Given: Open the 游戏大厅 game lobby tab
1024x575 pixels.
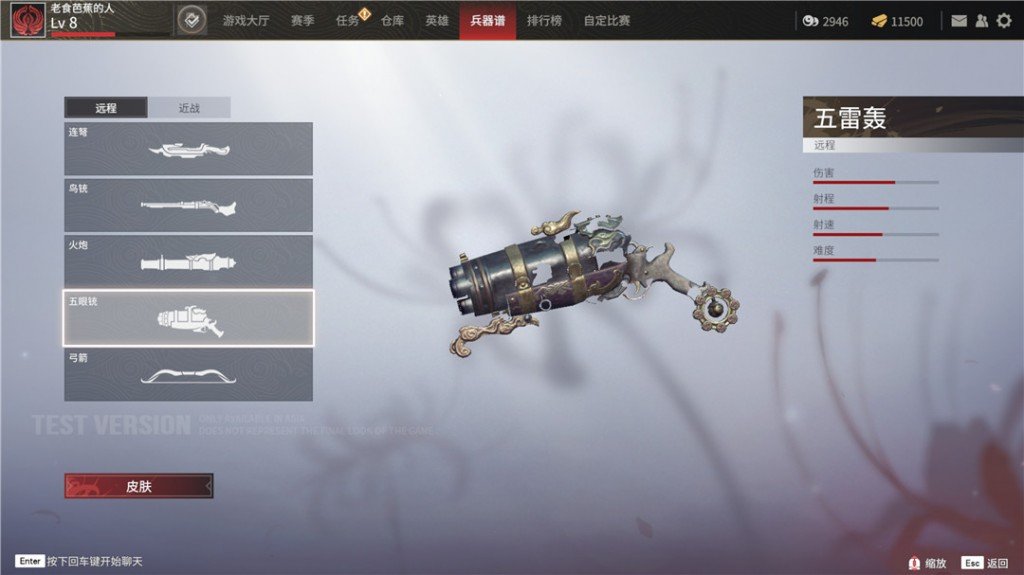Looking at the screenshot, I should click(246, 21).
